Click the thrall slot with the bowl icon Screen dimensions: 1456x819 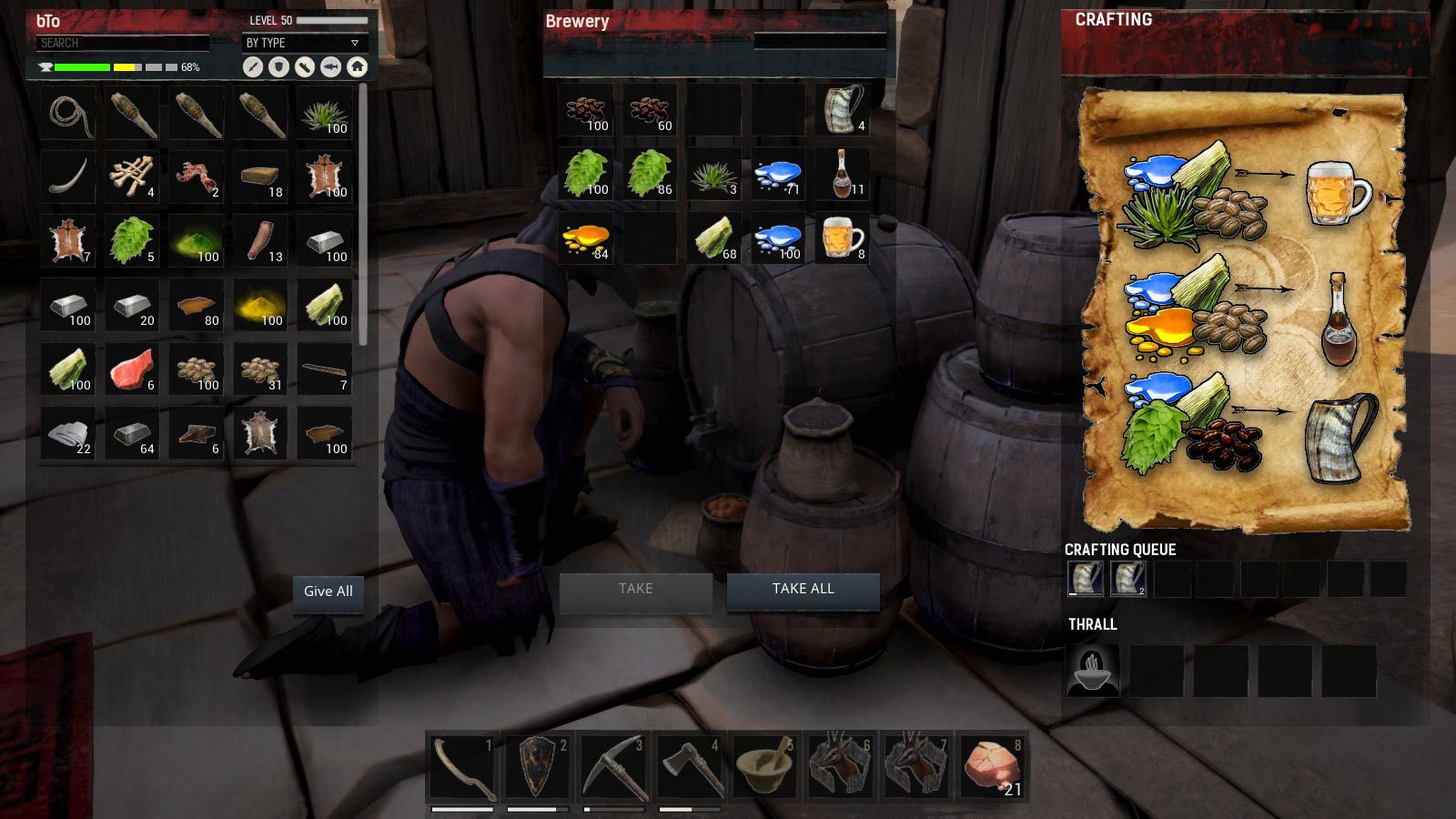click(1092, 671)
